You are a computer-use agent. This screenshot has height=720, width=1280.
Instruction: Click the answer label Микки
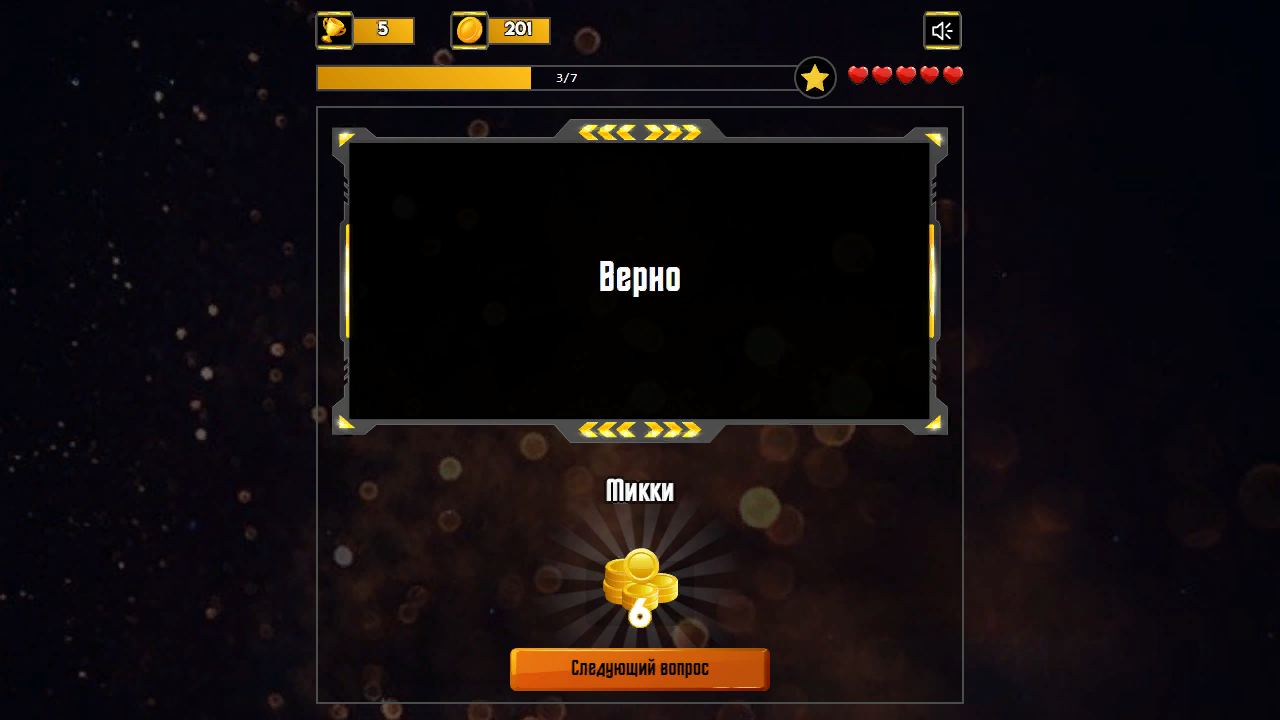click(x=640, y=491)
